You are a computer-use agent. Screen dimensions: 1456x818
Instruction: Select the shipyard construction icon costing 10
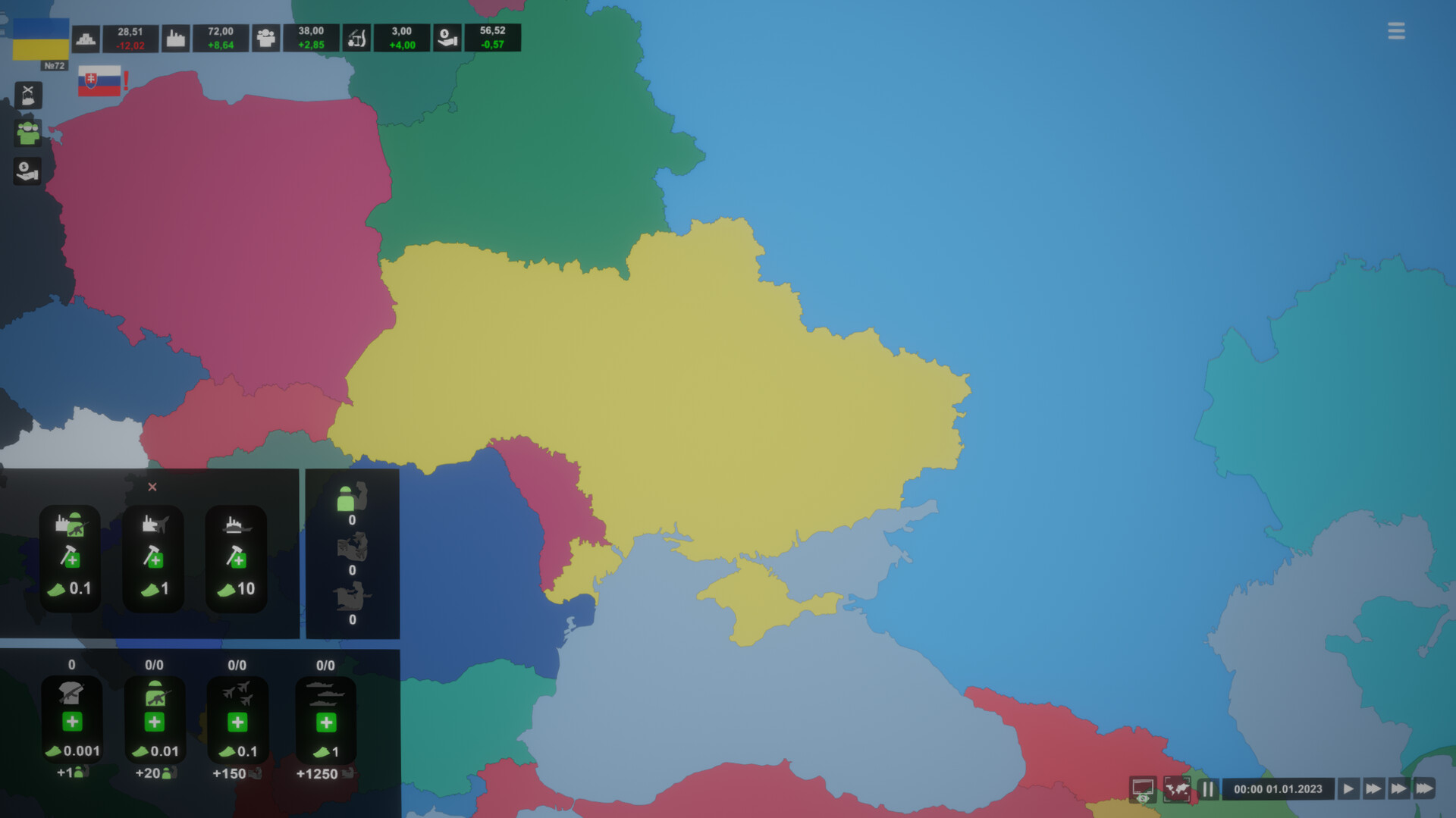pos(236,559)
